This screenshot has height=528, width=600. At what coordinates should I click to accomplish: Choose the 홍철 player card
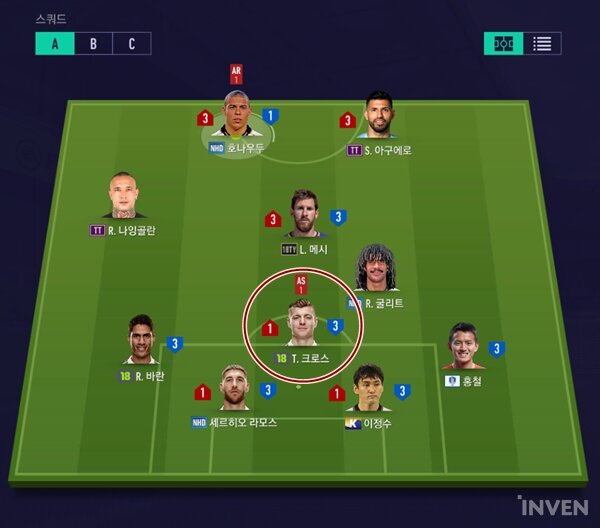pyautogui.click(x=462, y=348)
